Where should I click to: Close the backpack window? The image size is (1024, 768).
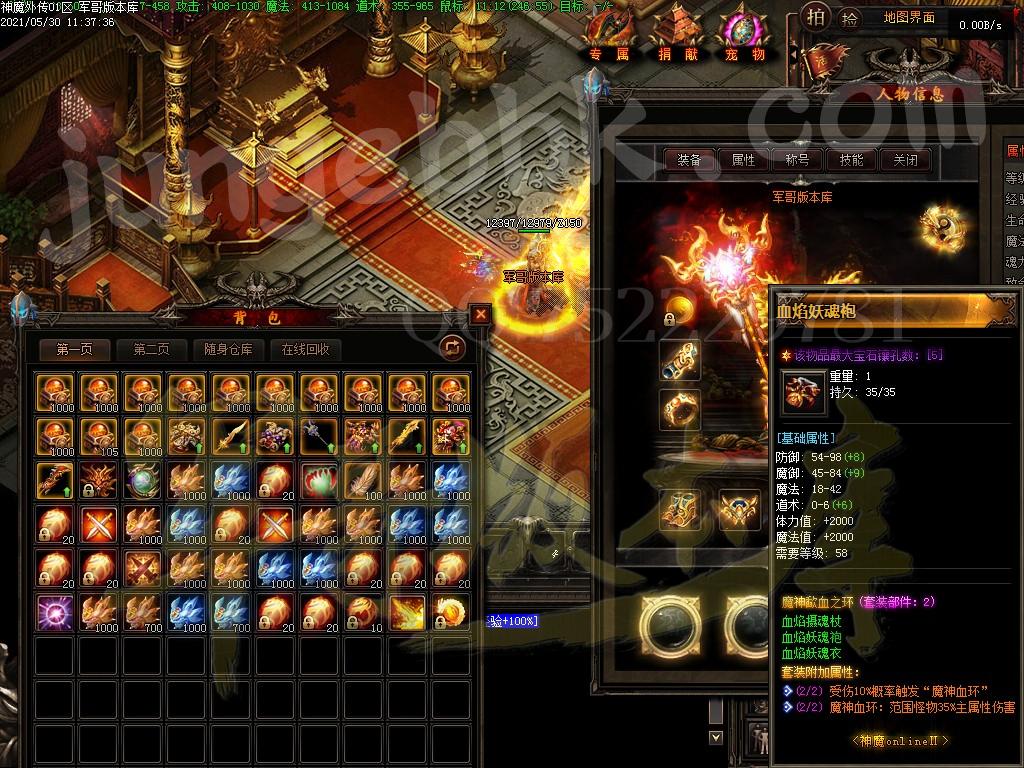click(481, 314)
